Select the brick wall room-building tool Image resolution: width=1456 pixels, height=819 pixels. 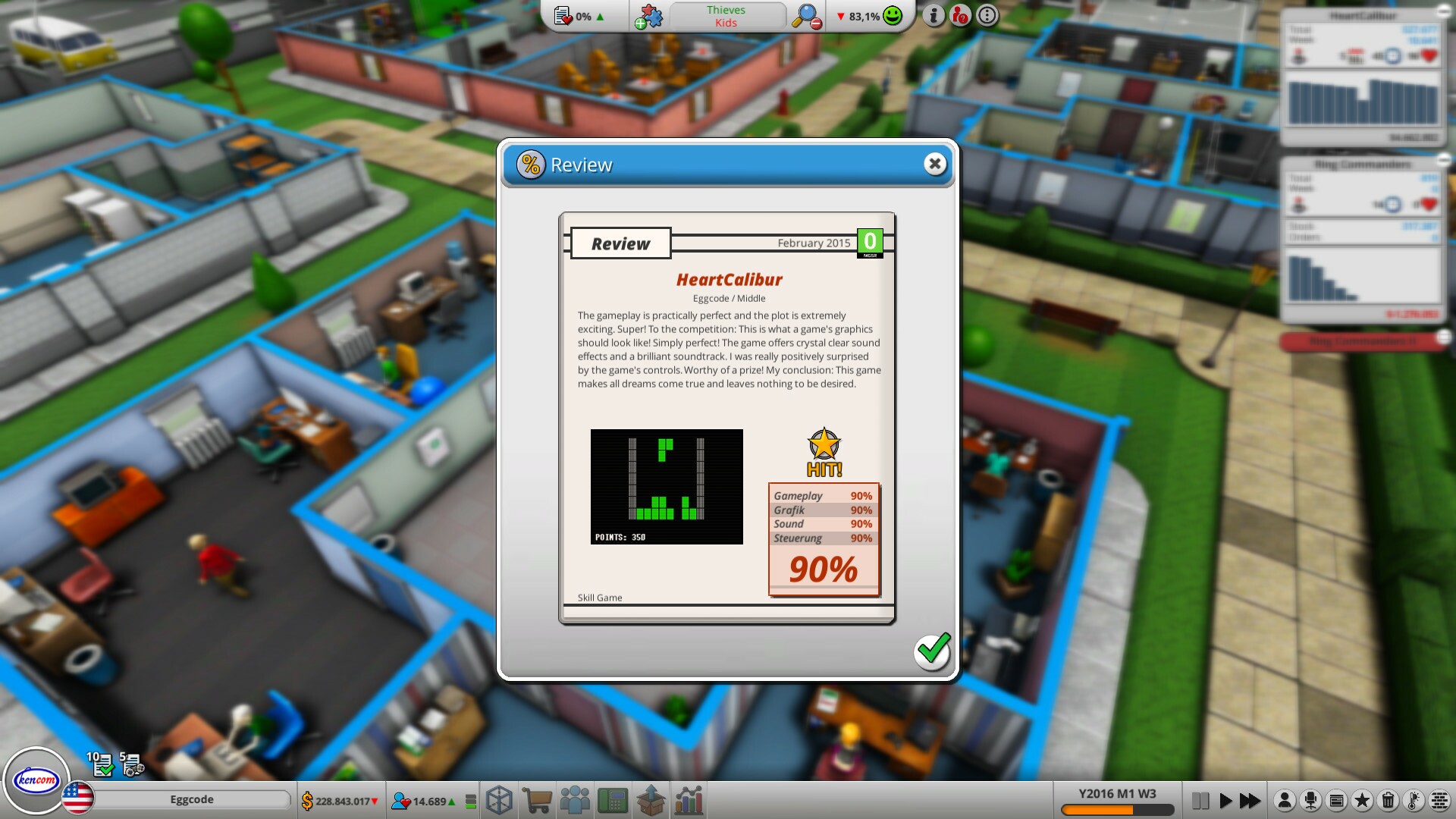point(1440,800)
